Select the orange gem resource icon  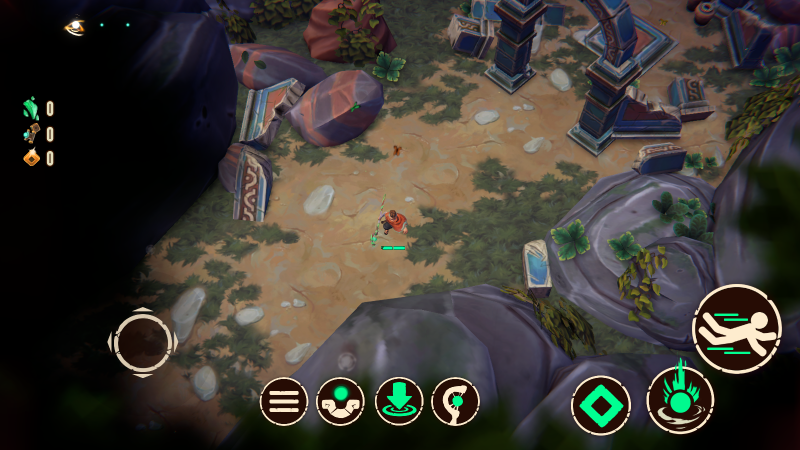click(31, 158)
